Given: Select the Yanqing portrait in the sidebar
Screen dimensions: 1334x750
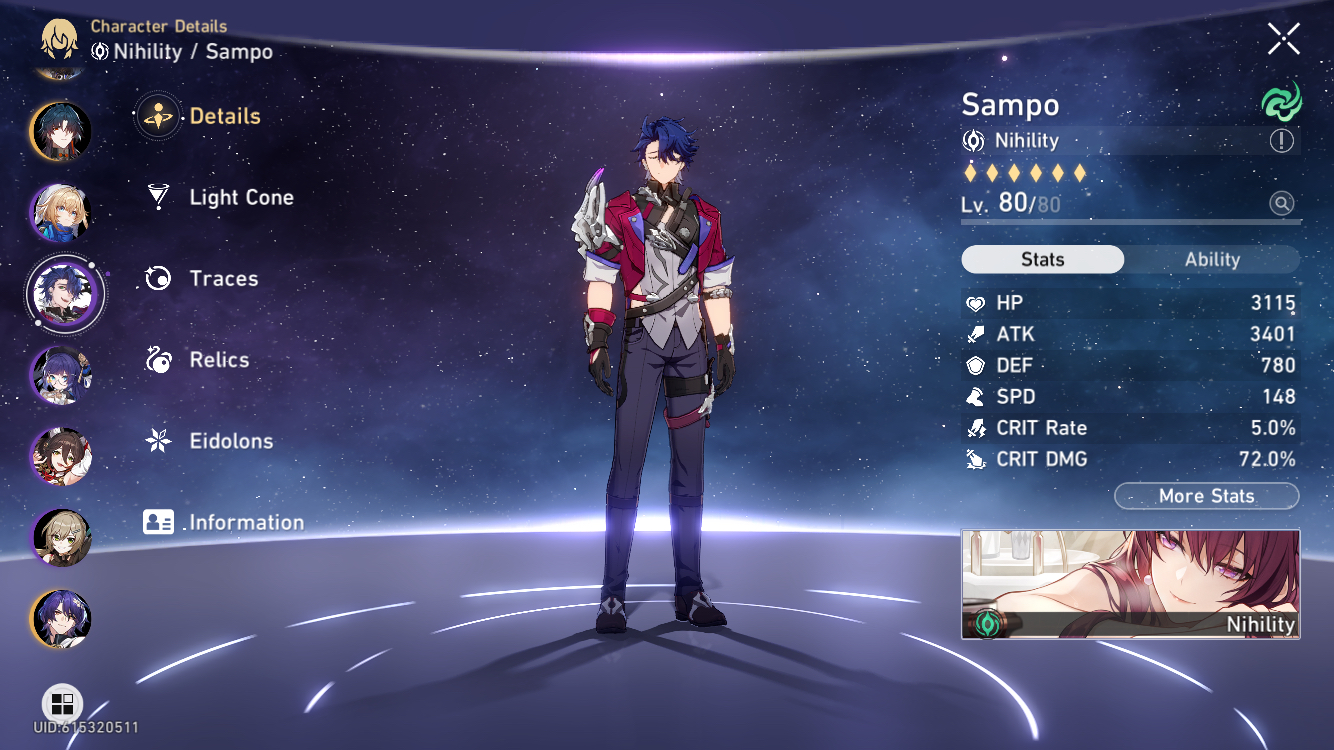Looking at the screenshot, I should pyautogui.click(x=60, y=212).
